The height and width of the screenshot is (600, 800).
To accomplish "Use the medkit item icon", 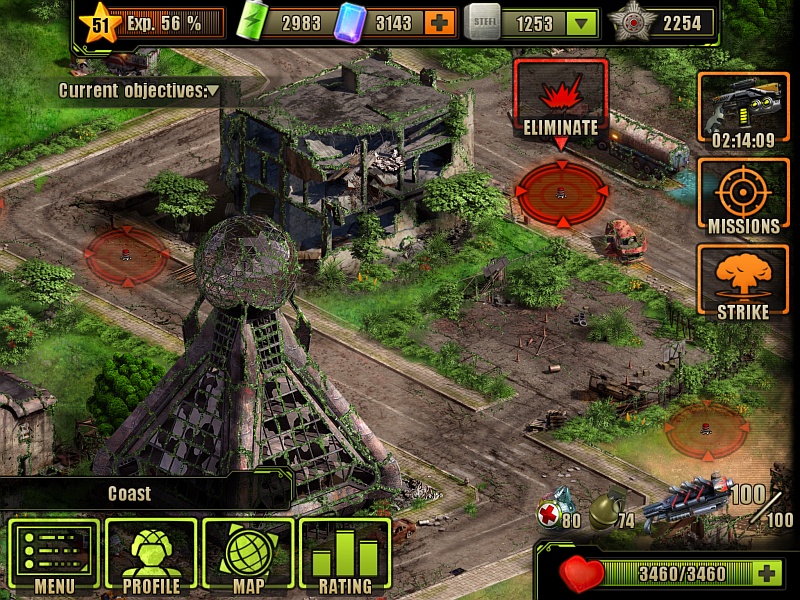I will tap(554, 506).
